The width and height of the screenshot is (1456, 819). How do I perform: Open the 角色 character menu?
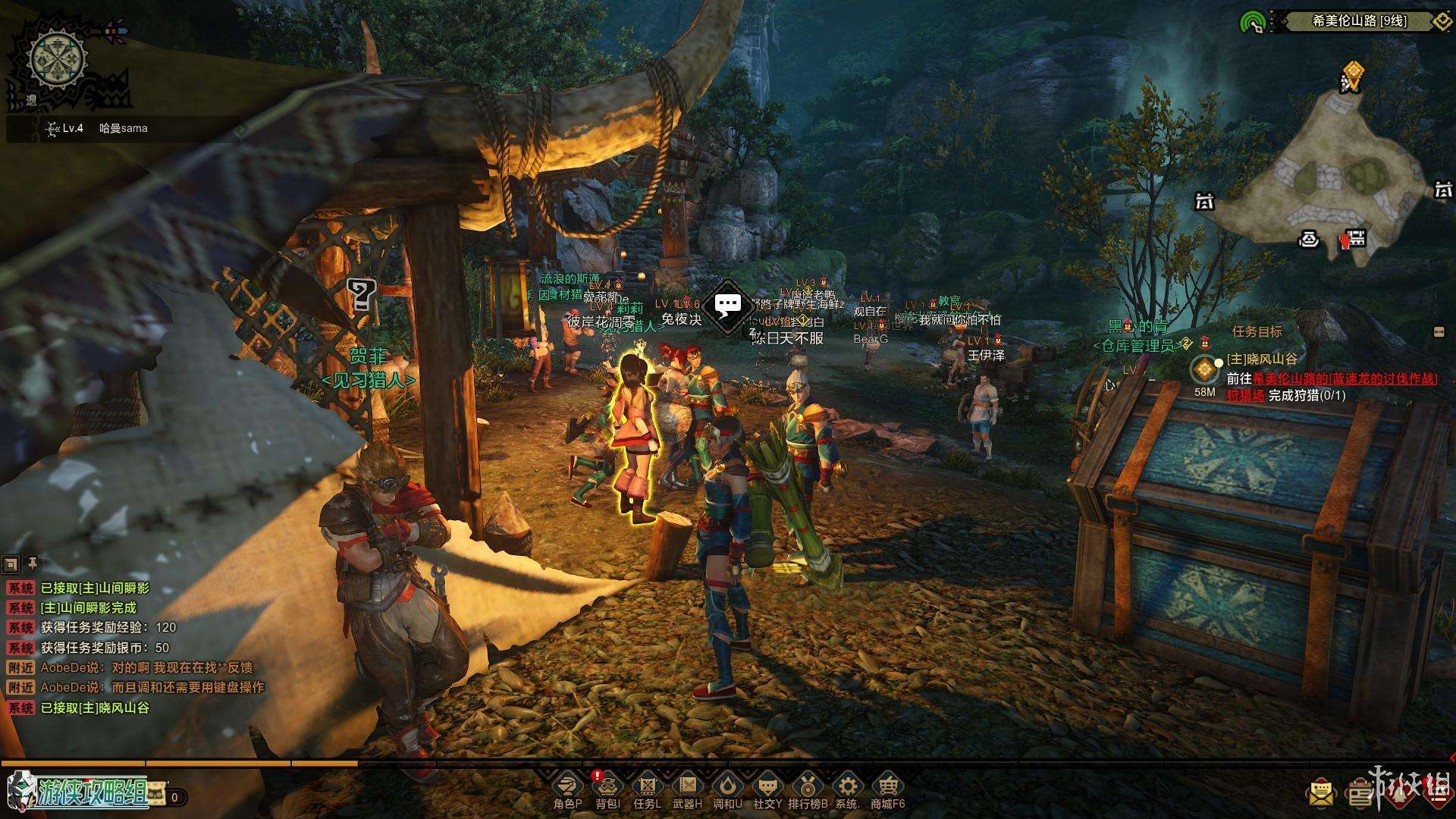[x=567, y=789]
